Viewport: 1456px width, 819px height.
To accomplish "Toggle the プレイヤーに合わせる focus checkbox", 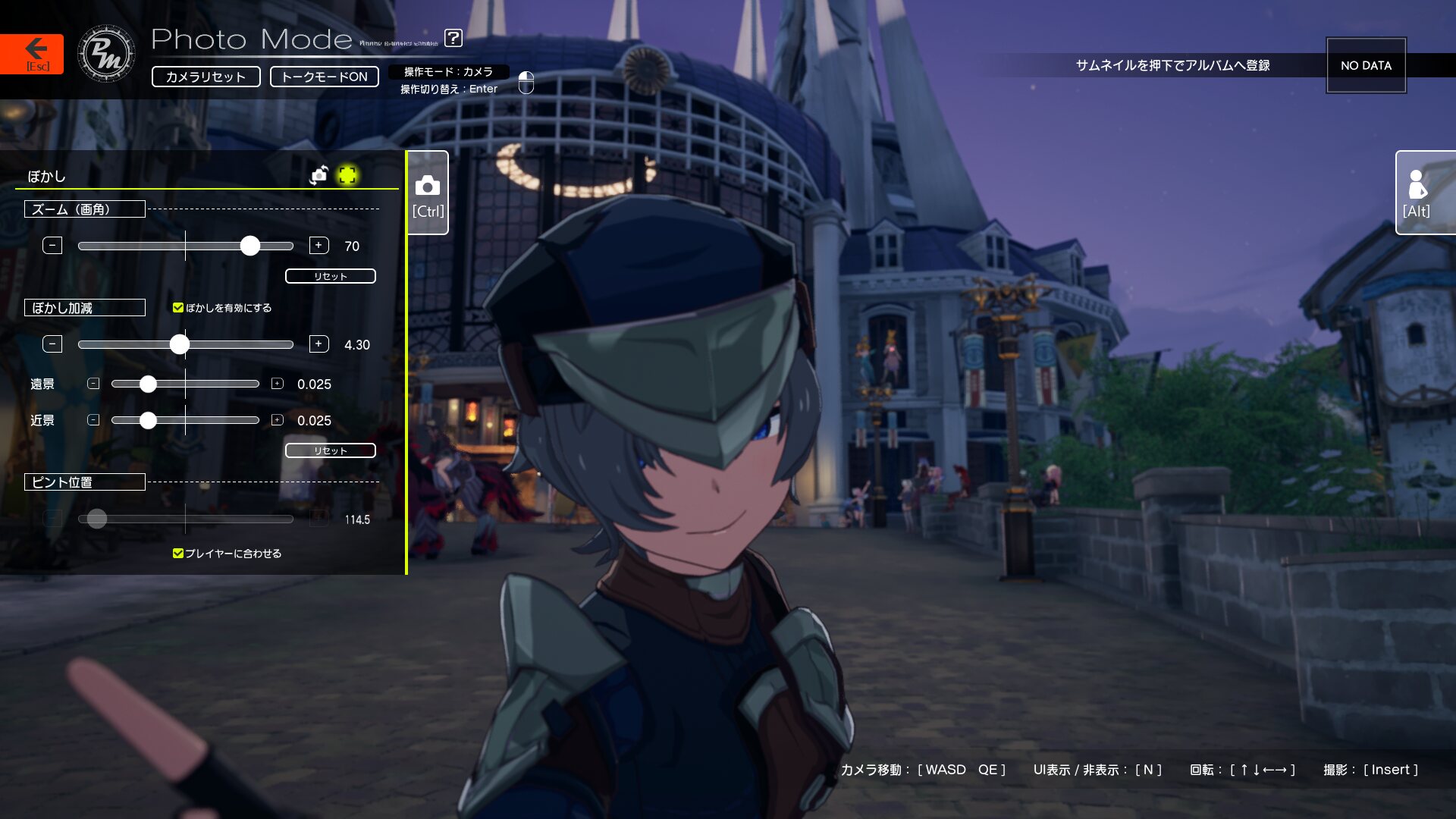I will click(x=178, y=554).
